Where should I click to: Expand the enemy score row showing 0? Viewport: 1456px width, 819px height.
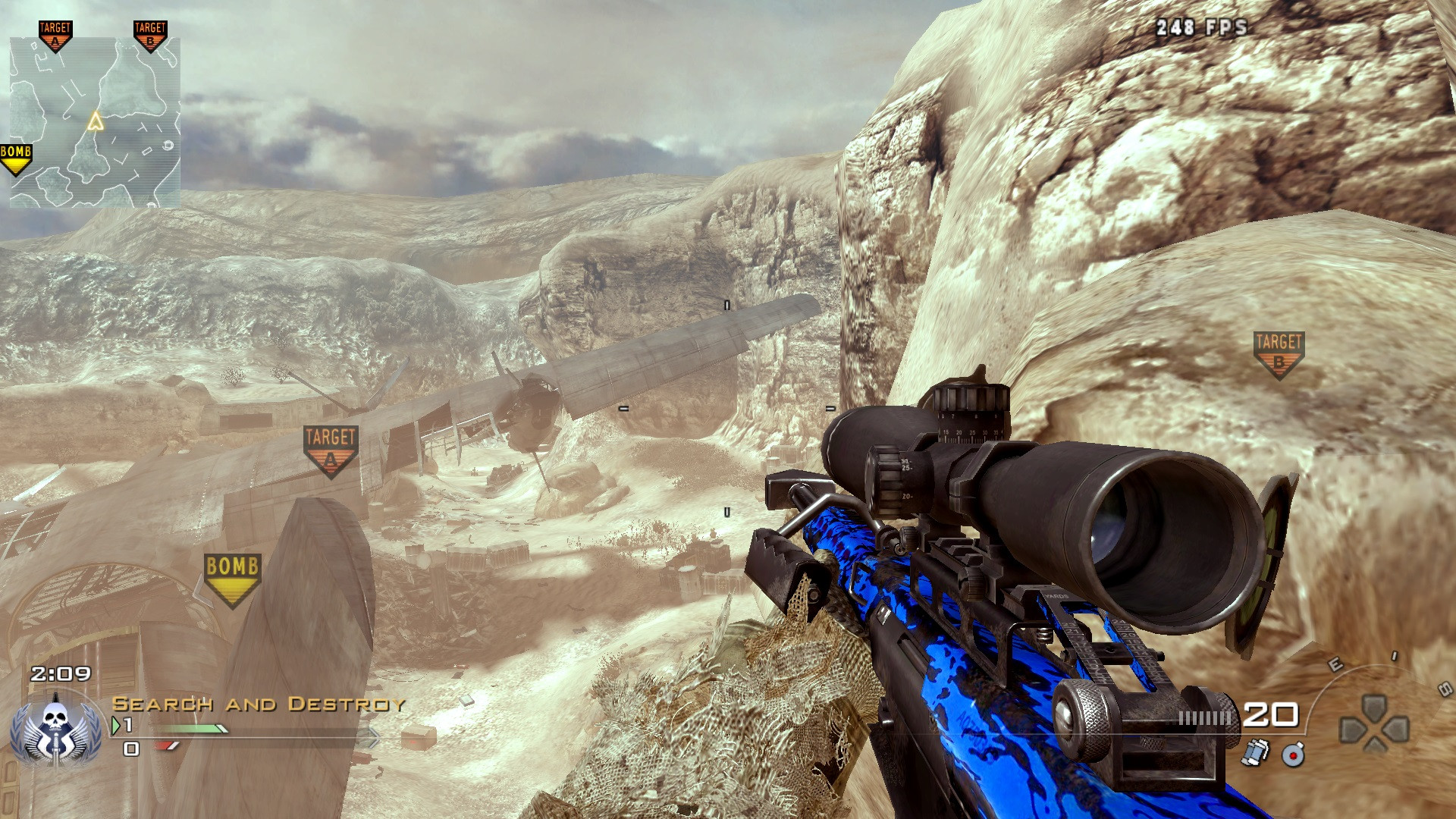click(x=130, y=749)
